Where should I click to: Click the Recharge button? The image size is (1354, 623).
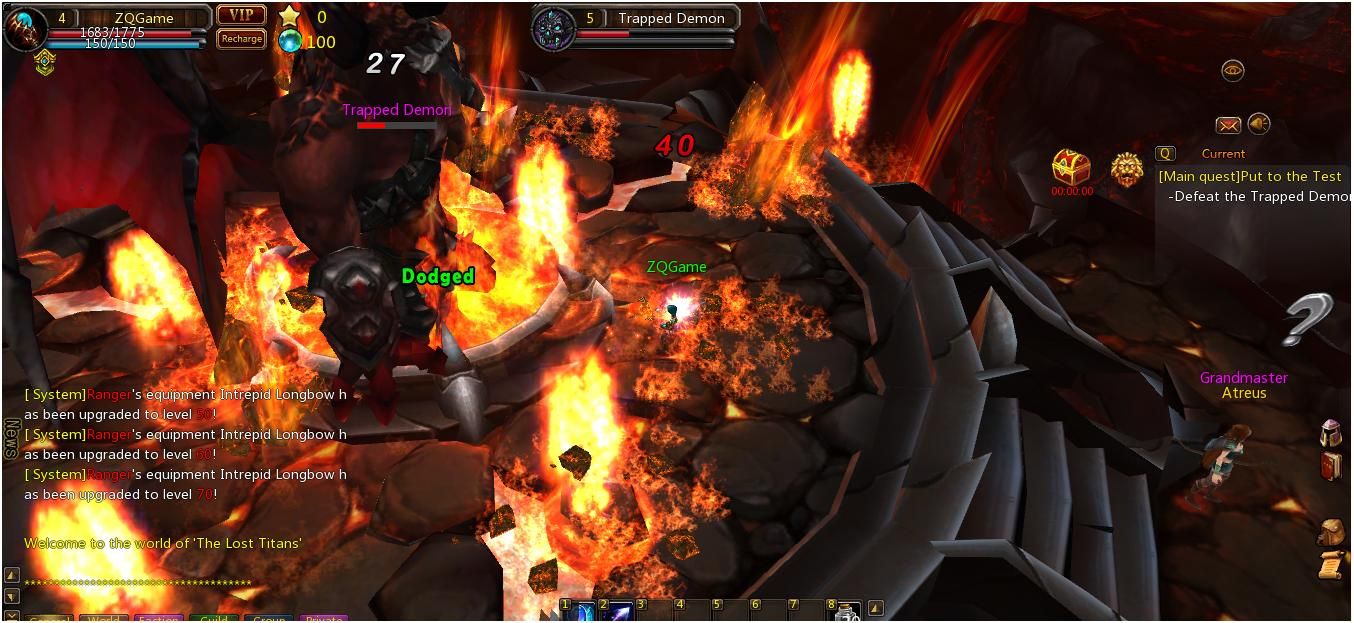pos(241,39)
